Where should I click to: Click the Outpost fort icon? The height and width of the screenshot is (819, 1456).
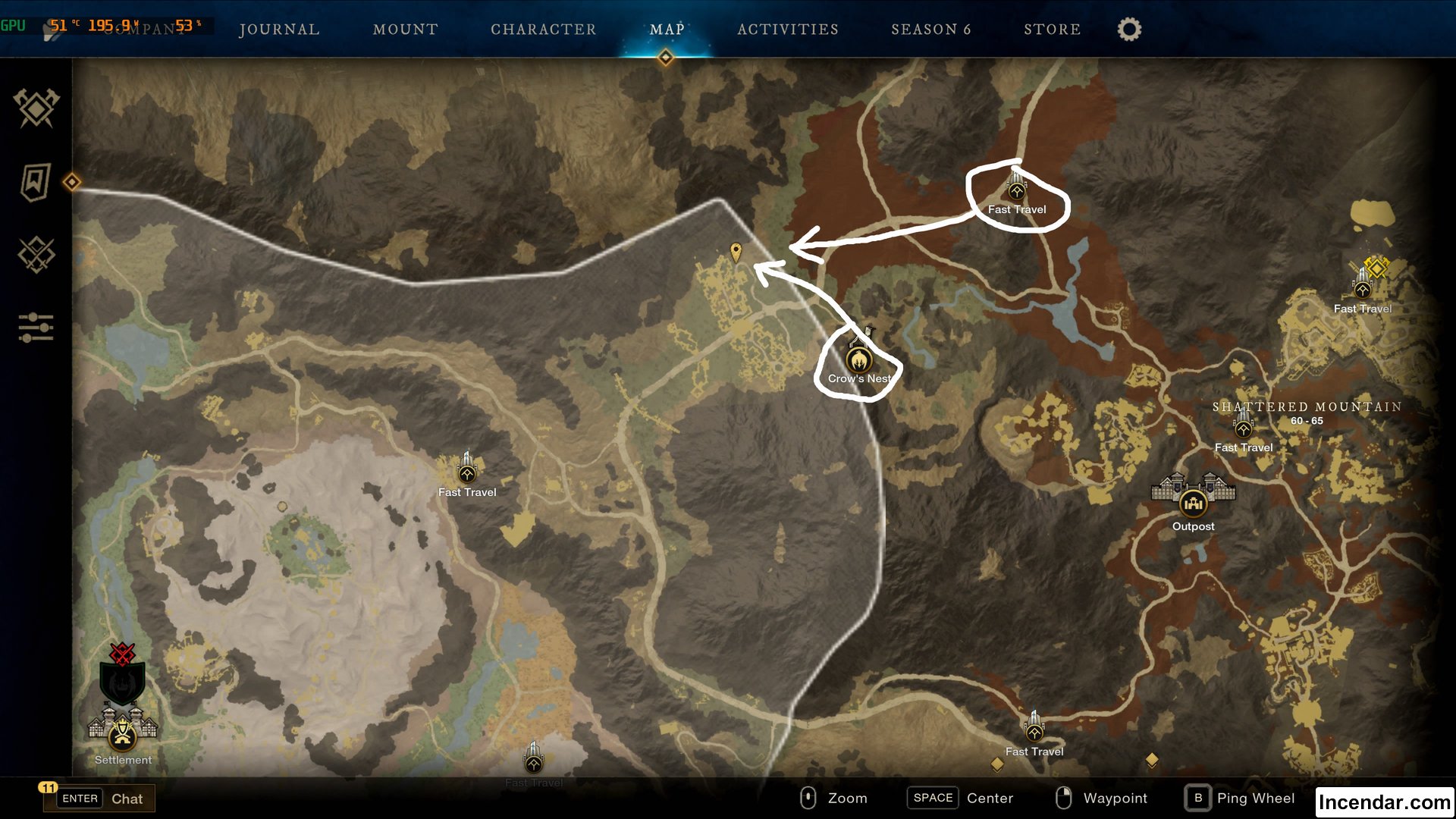[1192, 502]
